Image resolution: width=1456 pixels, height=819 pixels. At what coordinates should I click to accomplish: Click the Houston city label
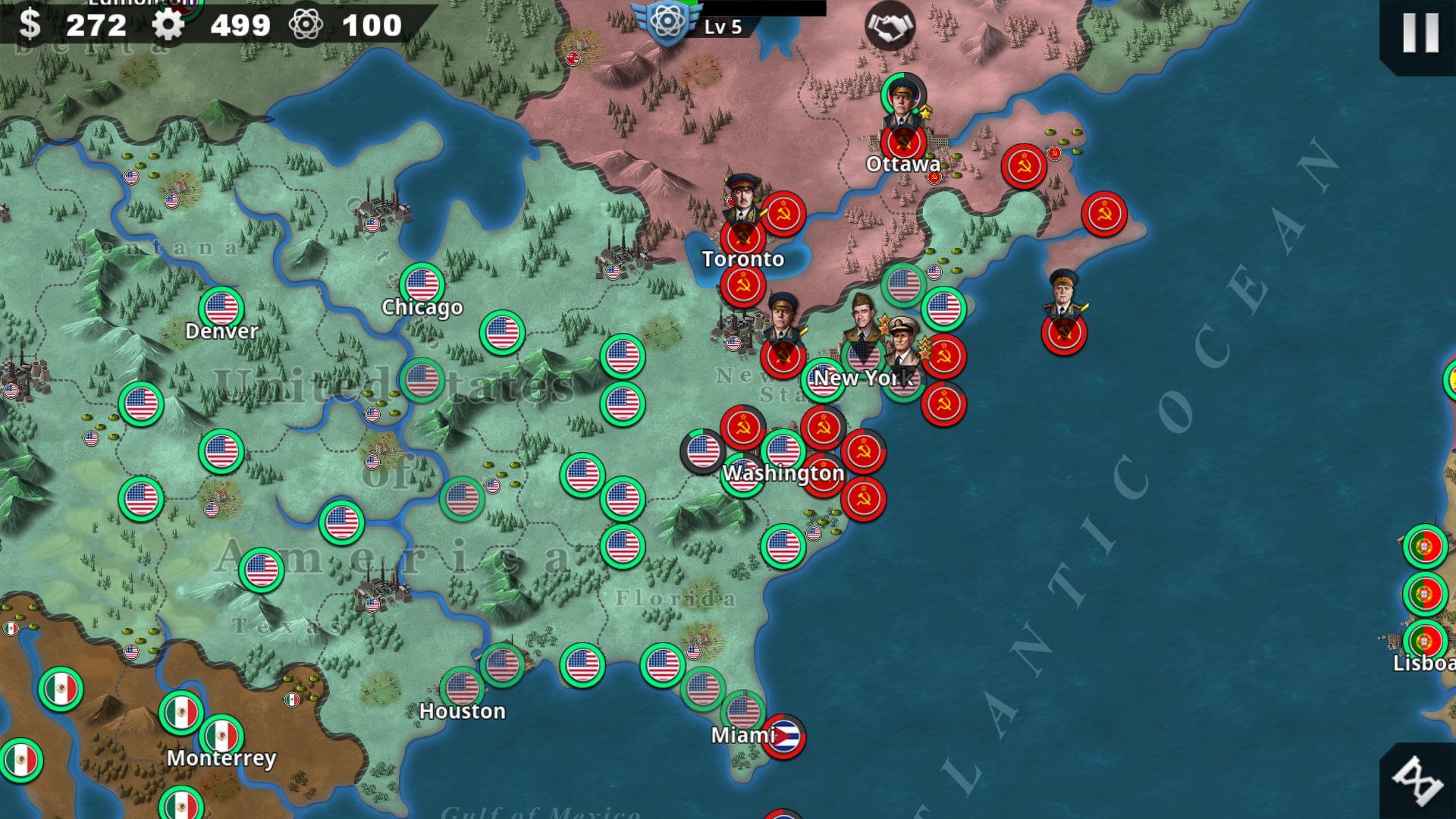[463, 711]
